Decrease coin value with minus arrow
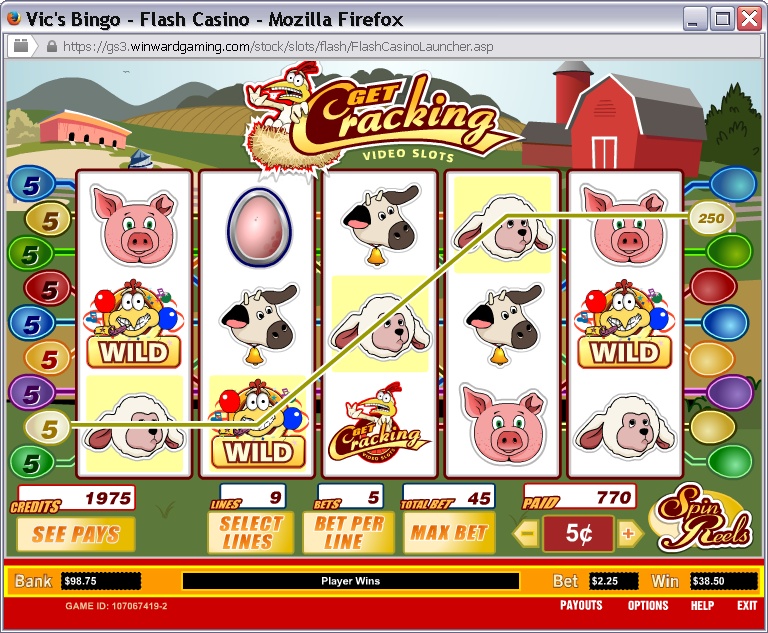 tap(527, 534)
